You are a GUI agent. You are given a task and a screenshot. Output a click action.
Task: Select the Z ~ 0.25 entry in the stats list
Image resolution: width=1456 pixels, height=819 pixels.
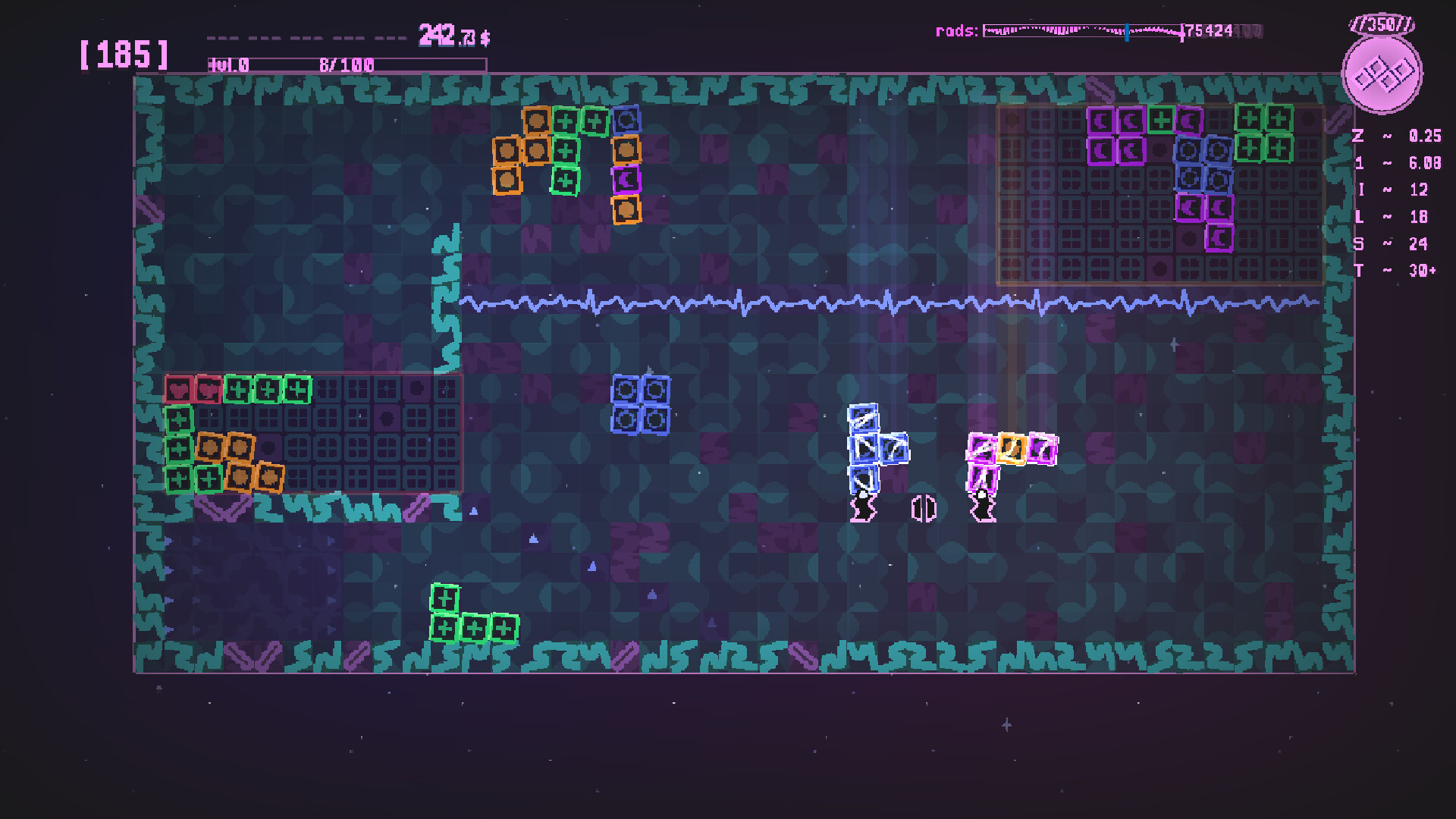[1395, 136]
